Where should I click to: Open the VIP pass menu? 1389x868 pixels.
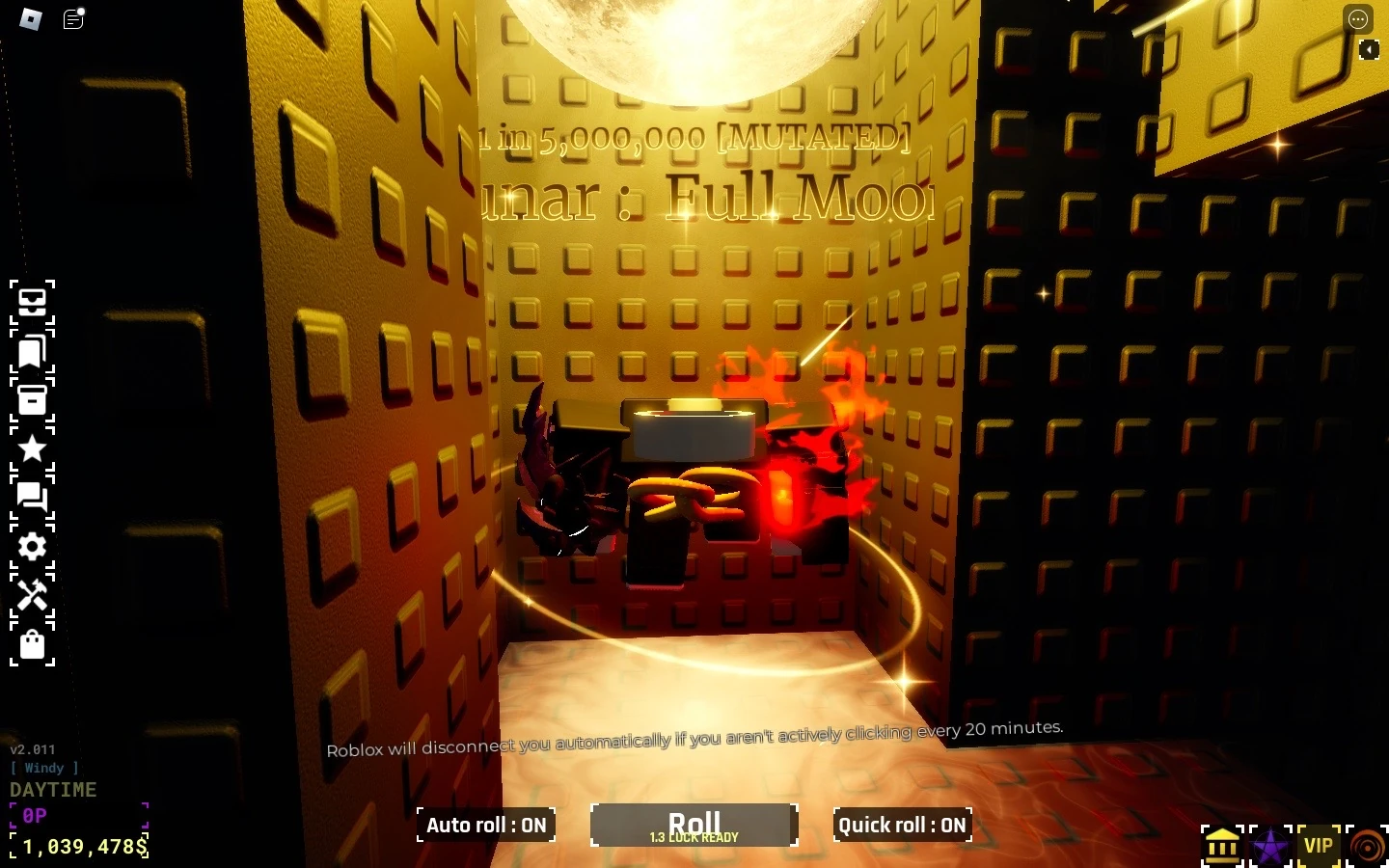pyautogui.click(x=1319, y=844)
